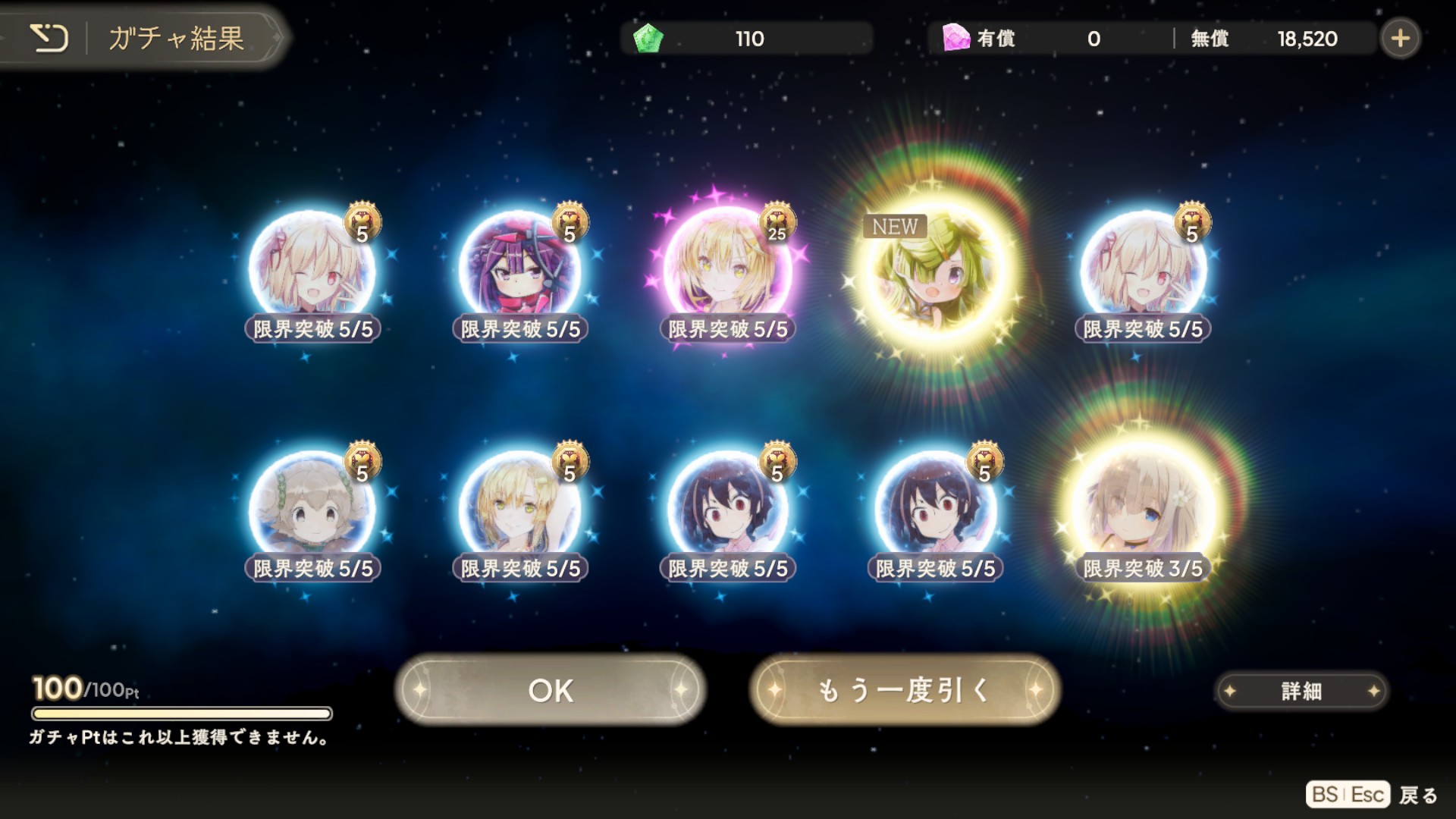This screenshot has height=819, width=1456.
Task: Add gems with the plus button
Action: [x=1400, y=38]
